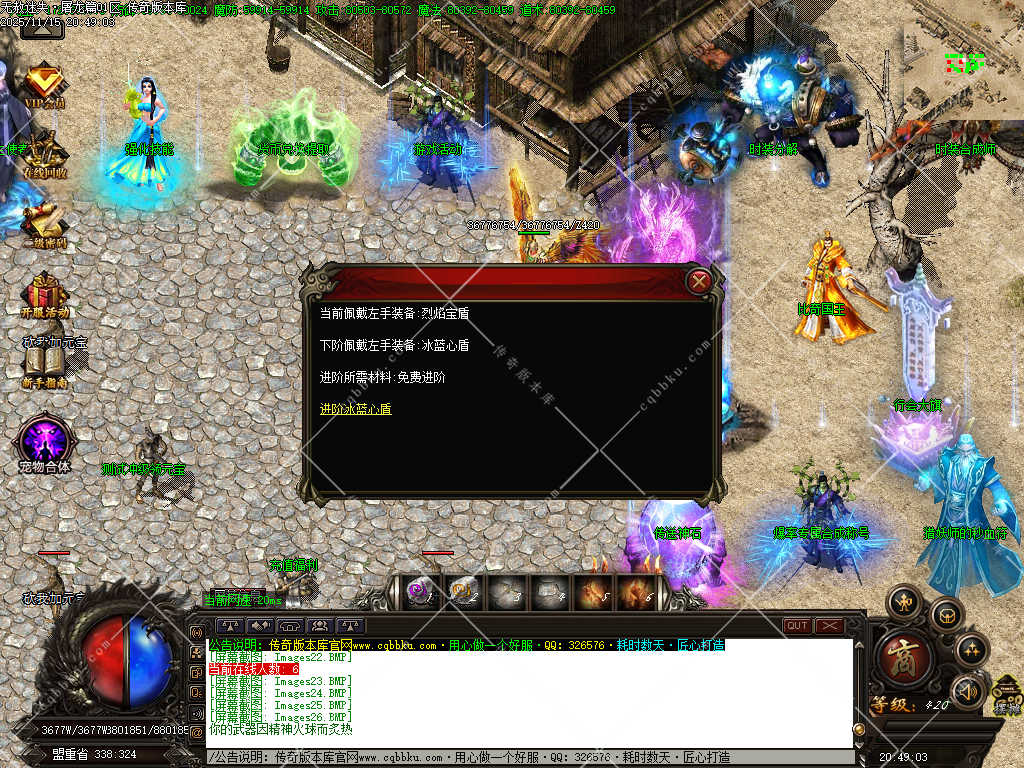Open the VIP会员 icon

[44, 84]
